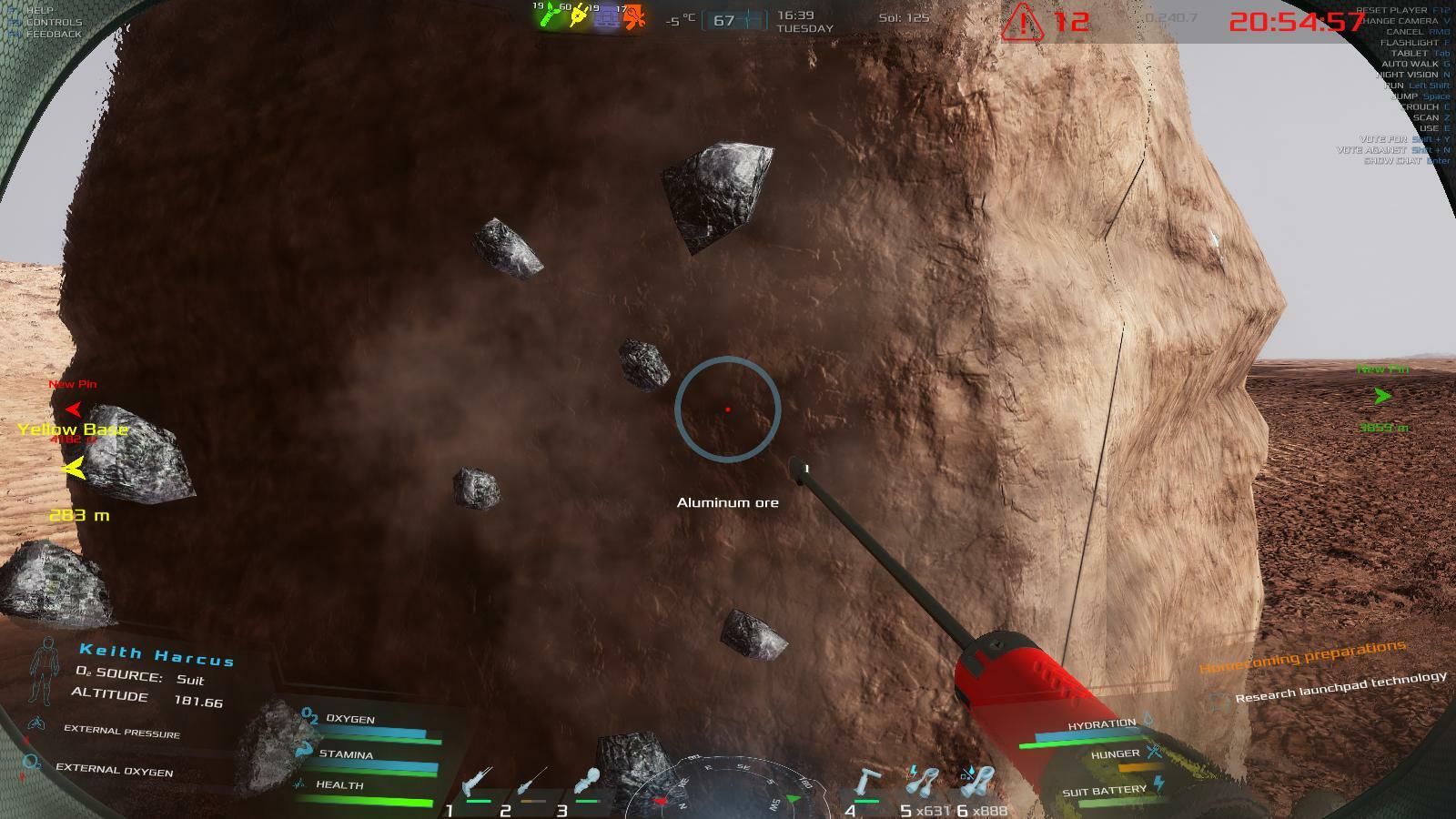Click the yellow Yellow Base waypoint arrow

click(x=75, y=468)
